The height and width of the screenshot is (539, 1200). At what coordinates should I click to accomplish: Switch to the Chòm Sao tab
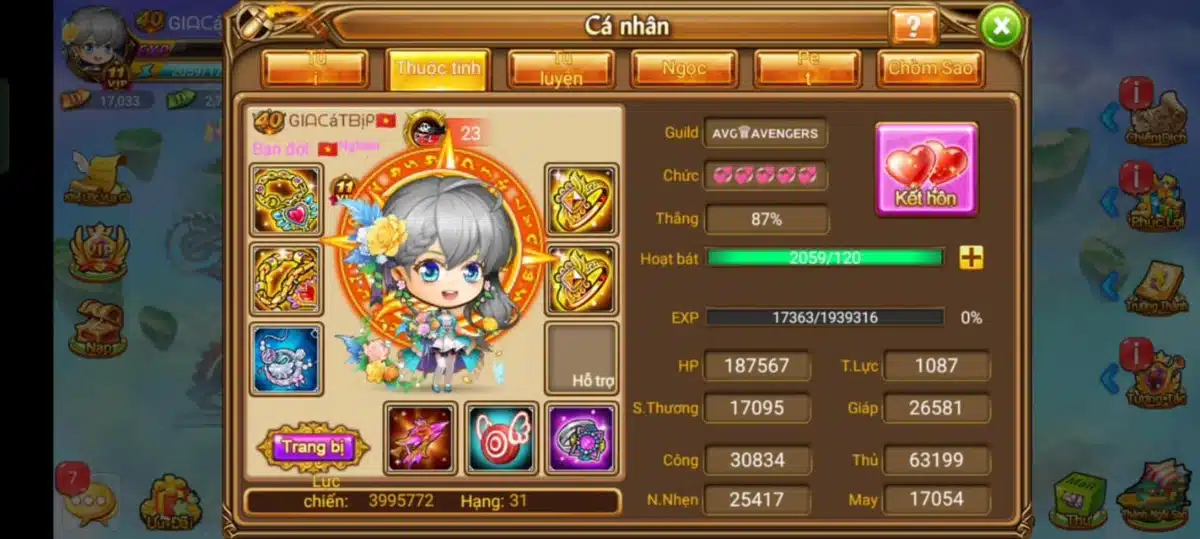point(930,69)
